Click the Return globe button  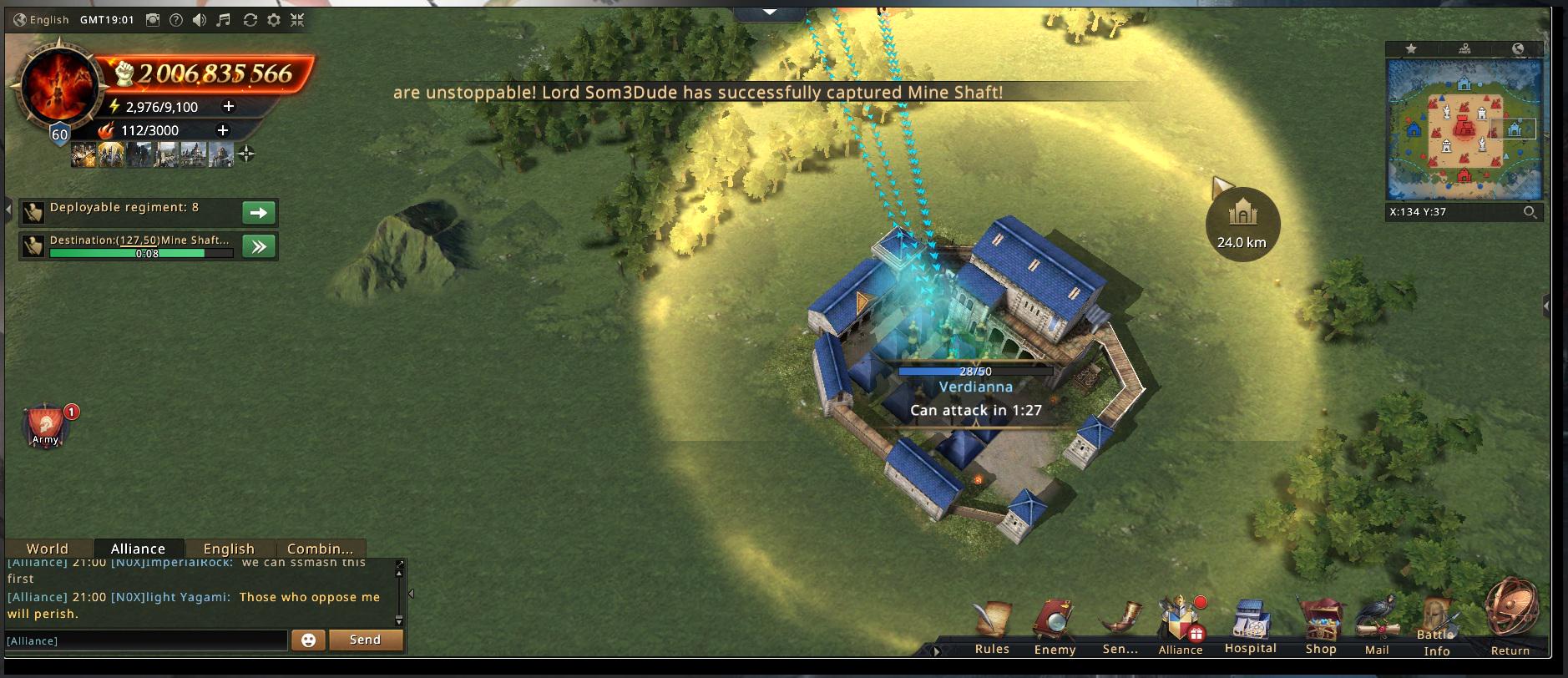tap(1510, 616)
